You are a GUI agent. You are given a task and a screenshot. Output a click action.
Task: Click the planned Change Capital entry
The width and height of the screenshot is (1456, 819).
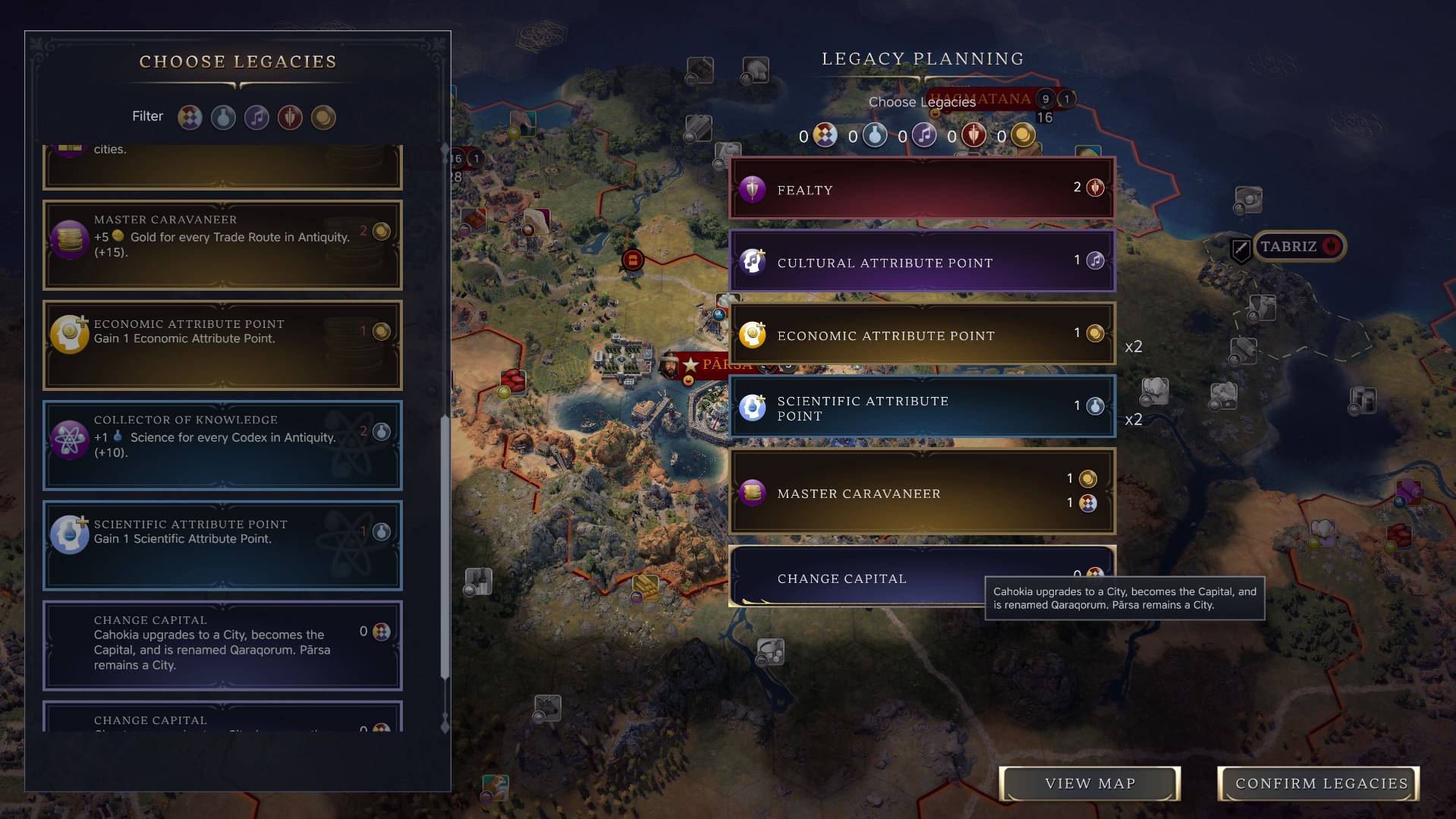coord(857,578)
